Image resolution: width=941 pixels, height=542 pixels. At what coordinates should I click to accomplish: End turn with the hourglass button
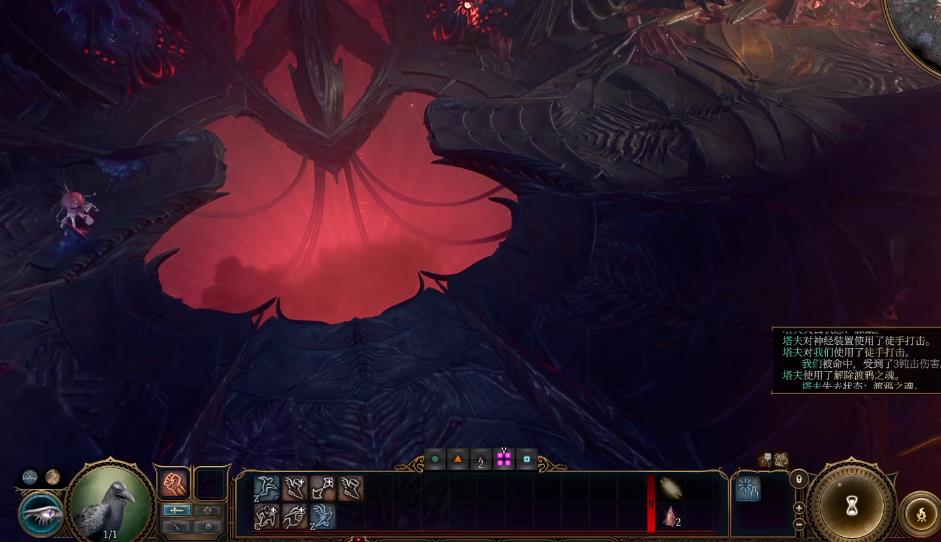tap(851, 501)
